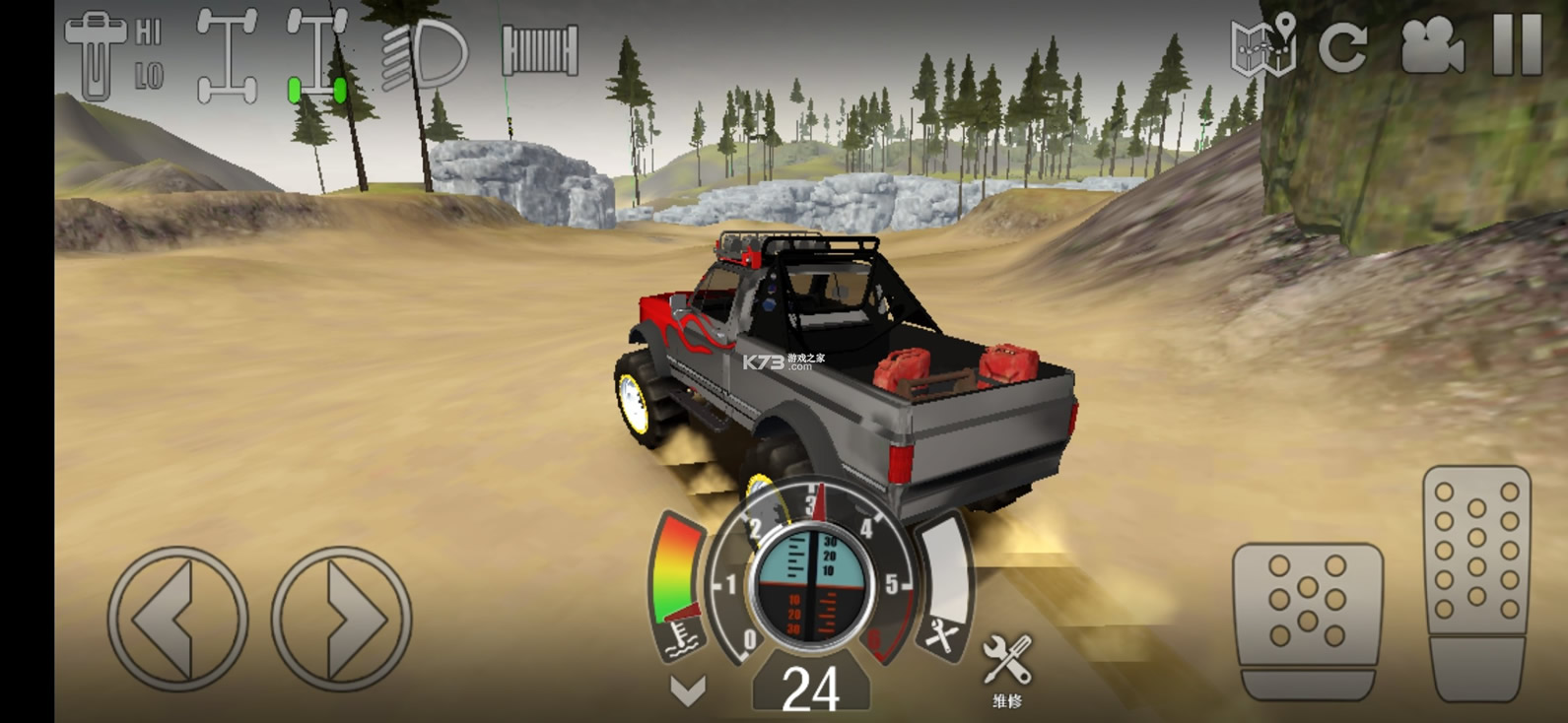
Task: Open repair via wrench and screwdriver icon
Action: point(1007,669)
